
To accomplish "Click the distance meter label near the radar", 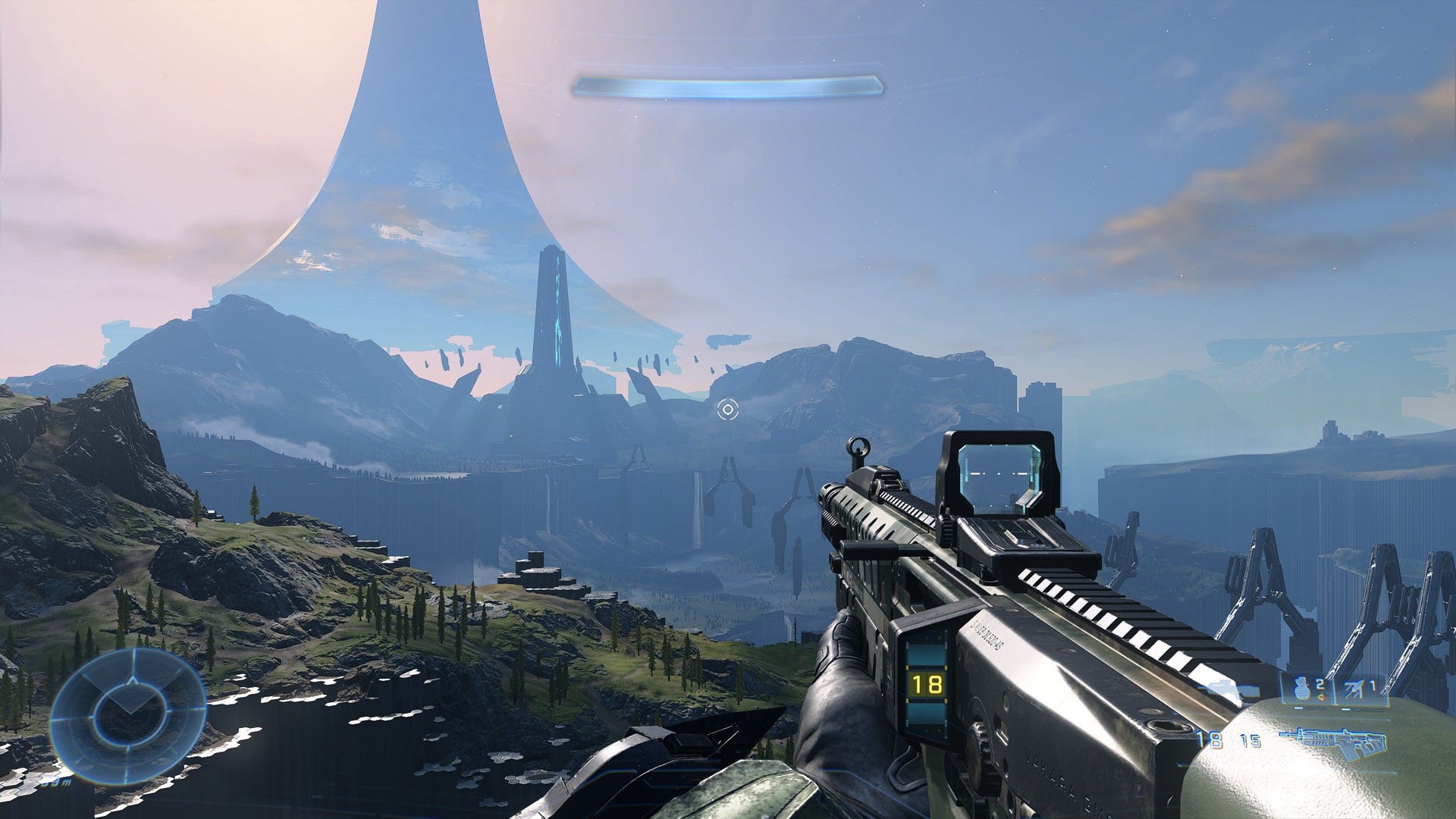I will [x=58, y=782].
